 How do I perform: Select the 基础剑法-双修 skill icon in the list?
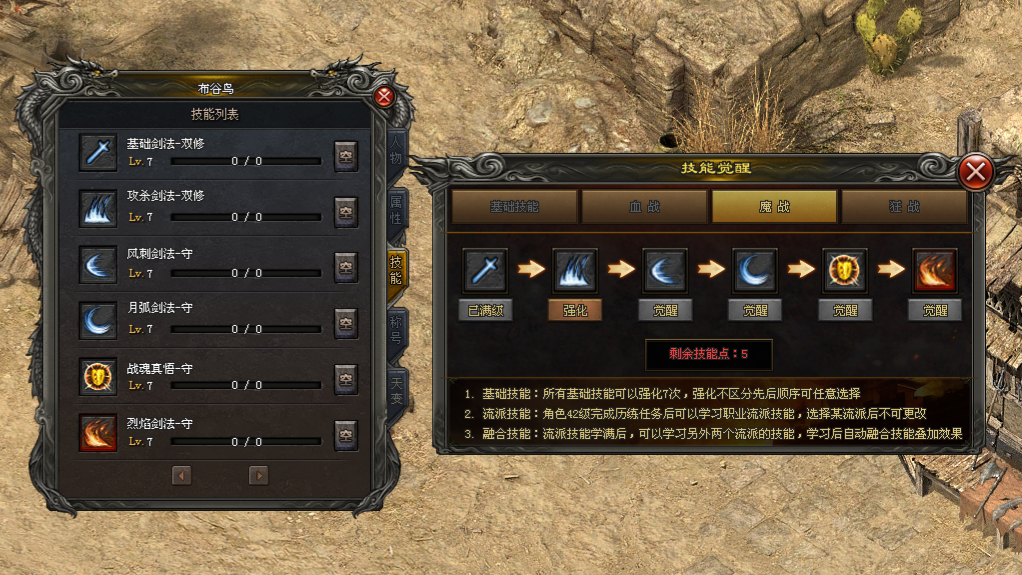click(x=98, y=153)
